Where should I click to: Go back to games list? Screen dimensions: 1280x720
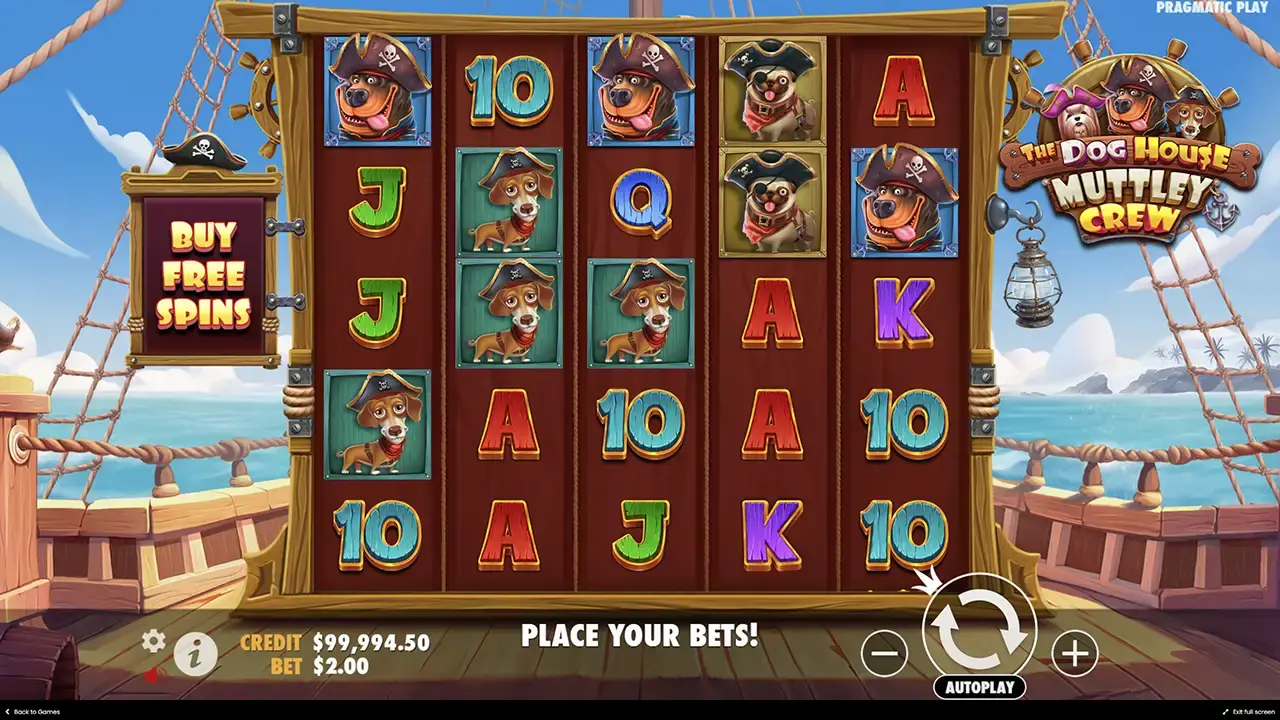coord(32,712)
